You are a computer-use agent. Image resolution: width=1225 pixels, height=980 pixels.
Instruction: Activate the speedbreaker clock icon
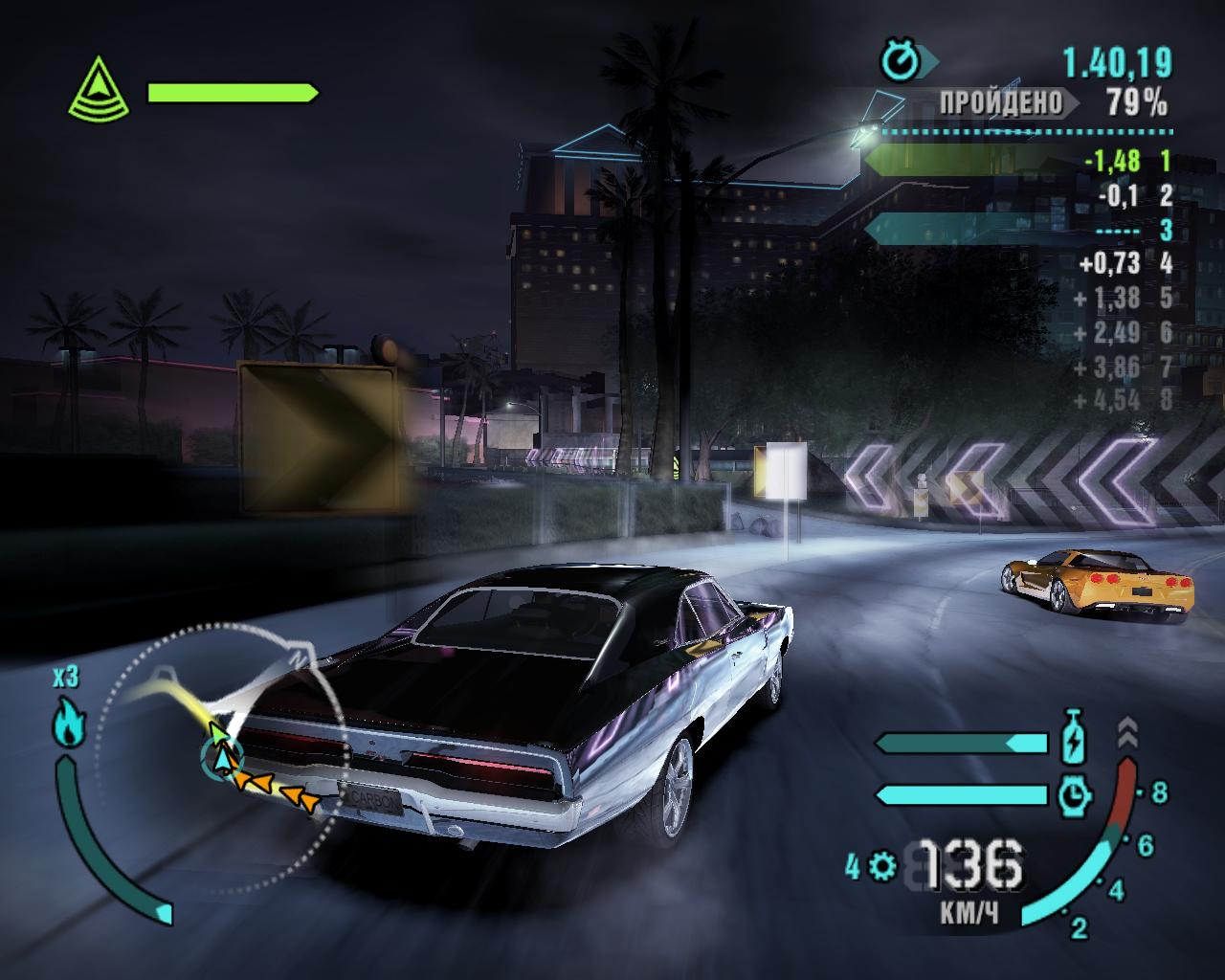coord(1076,793)
